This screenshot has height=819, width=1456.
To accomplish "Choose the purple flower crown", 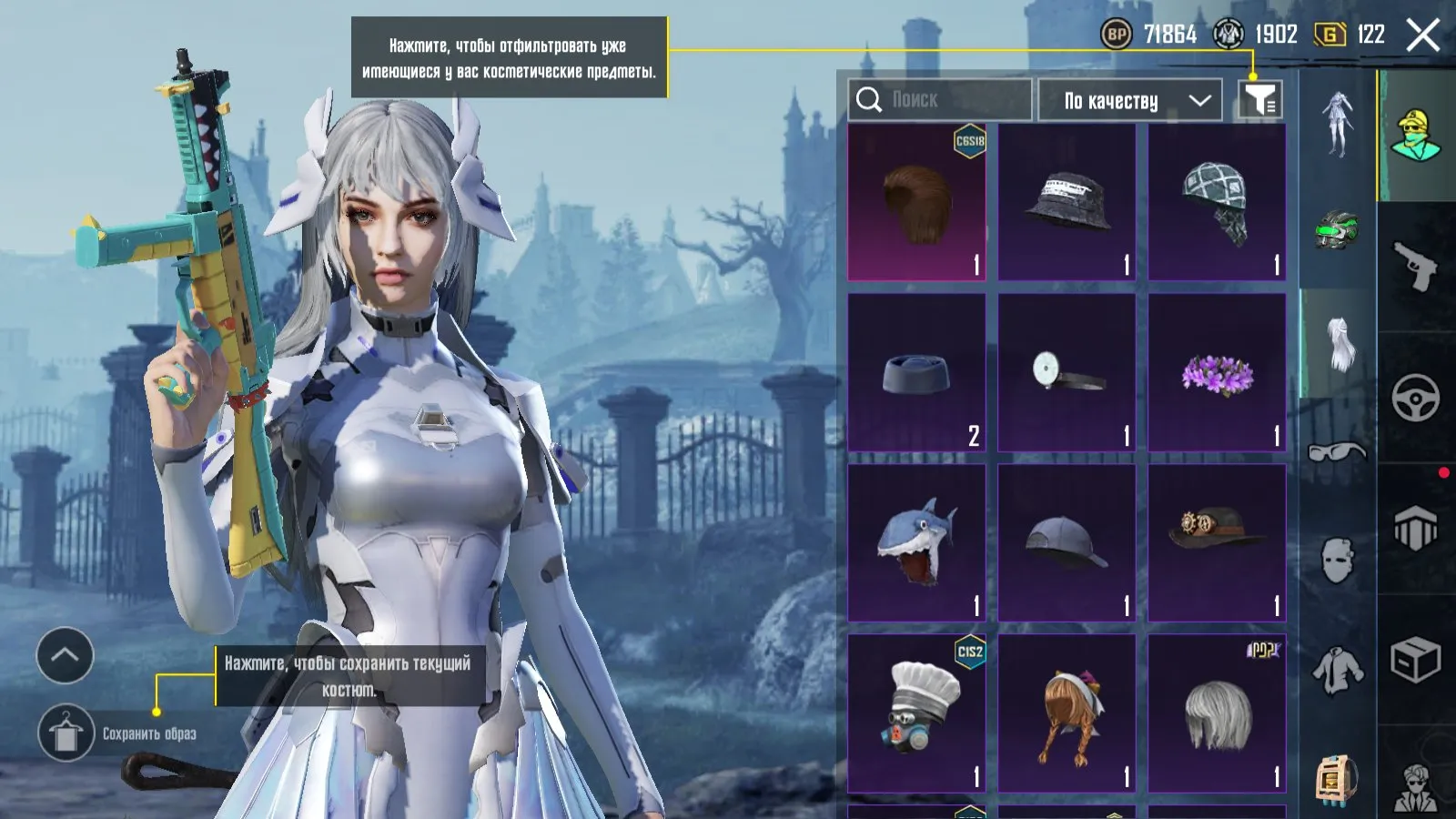I will pyautogui.click(x=1217, y=372).
